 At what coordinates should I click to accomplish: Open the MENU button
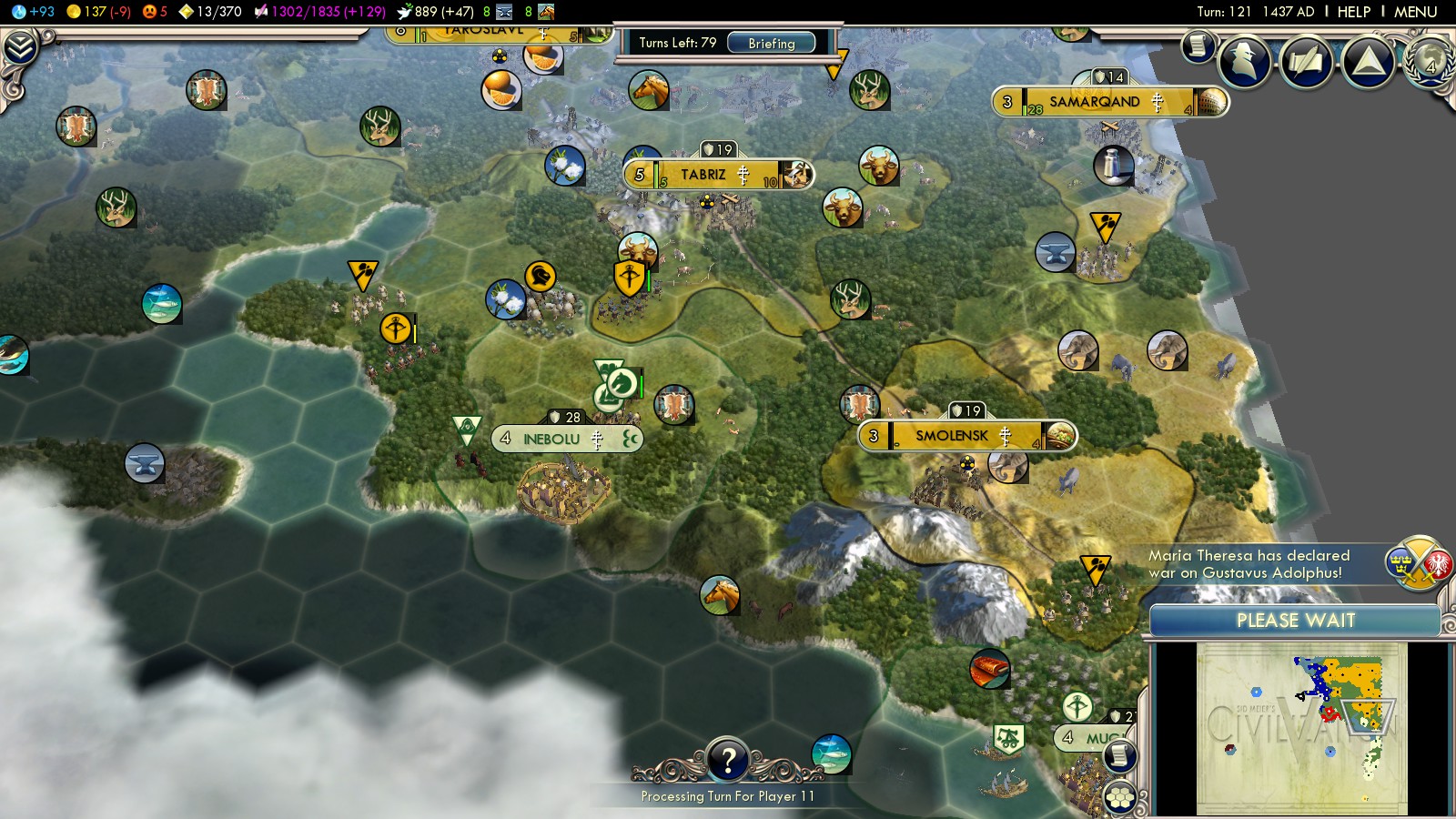coord(1415,12)
